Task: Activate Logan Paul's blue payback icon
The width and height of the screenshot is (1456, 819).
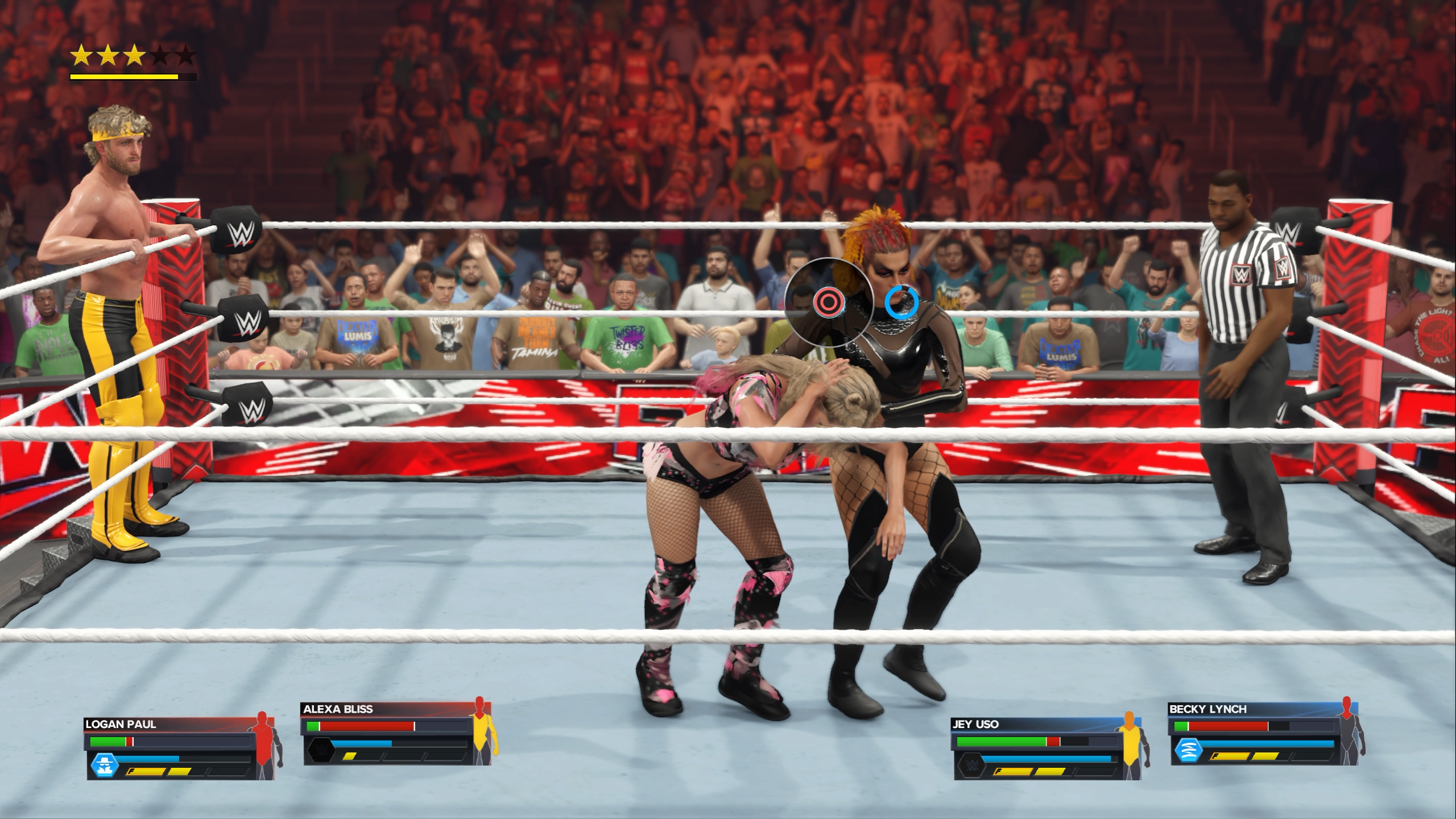Action: pos(104,766)
